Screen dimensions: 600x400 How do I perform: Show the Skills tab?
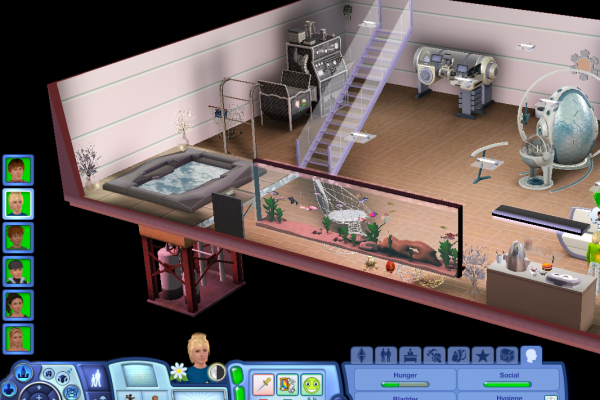tap(434, 355)
